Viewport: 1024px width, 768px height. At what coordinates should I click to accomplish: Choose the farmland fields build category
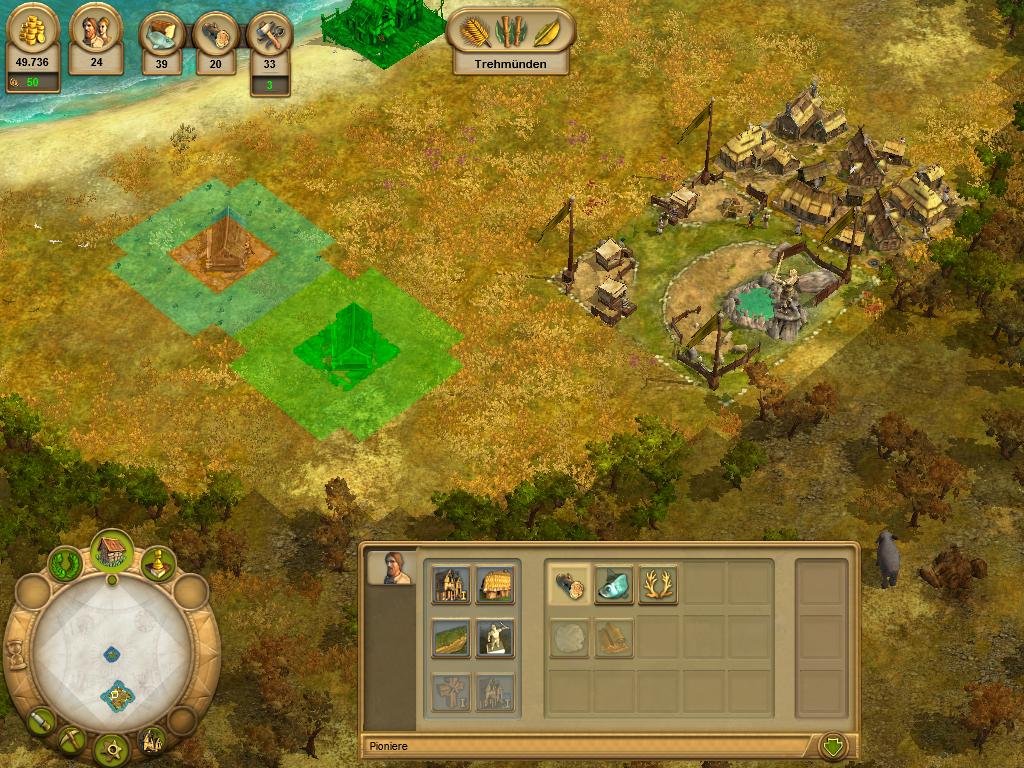click(450, 638)
